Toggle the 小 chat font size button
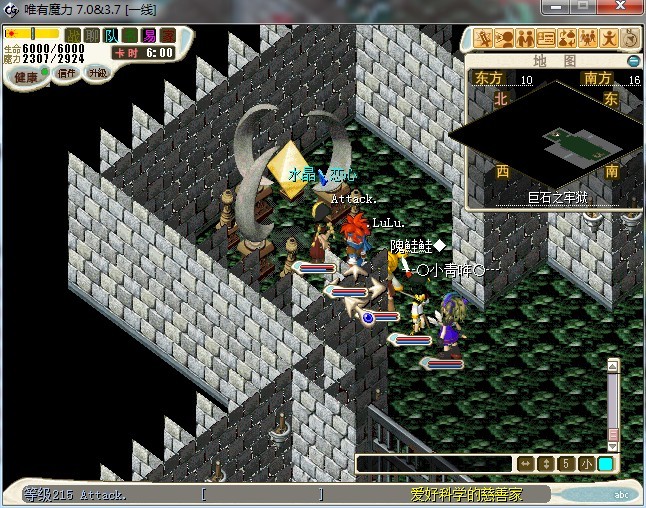The width and height of the screenshot is (646, 508). coord(585,464)
